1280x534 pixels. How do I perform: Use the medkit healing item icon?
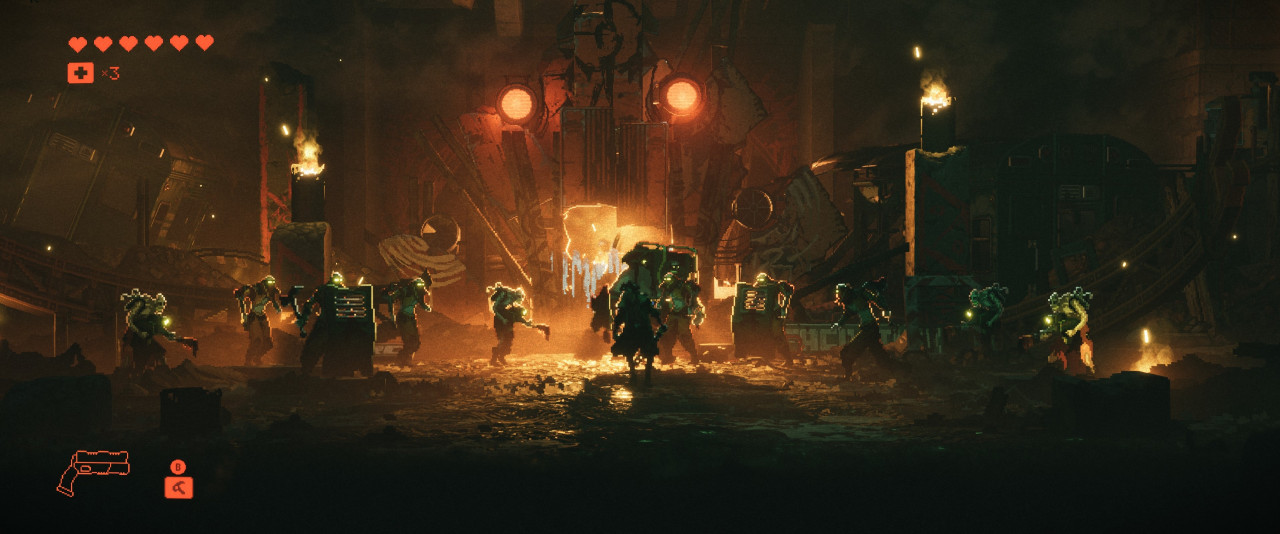point(80,73)
